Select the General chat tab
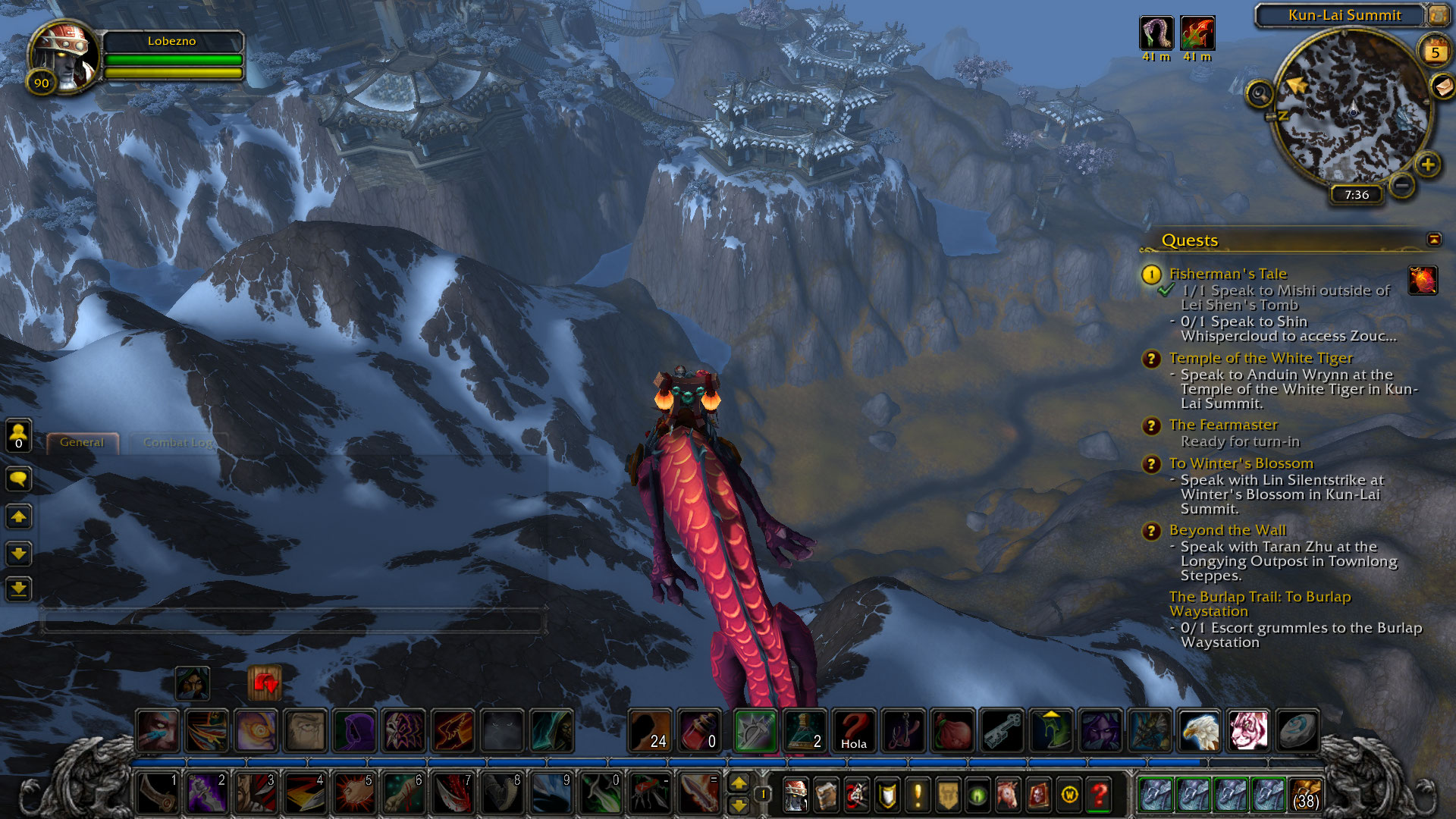1456x819 pixels. coord(82,442)
